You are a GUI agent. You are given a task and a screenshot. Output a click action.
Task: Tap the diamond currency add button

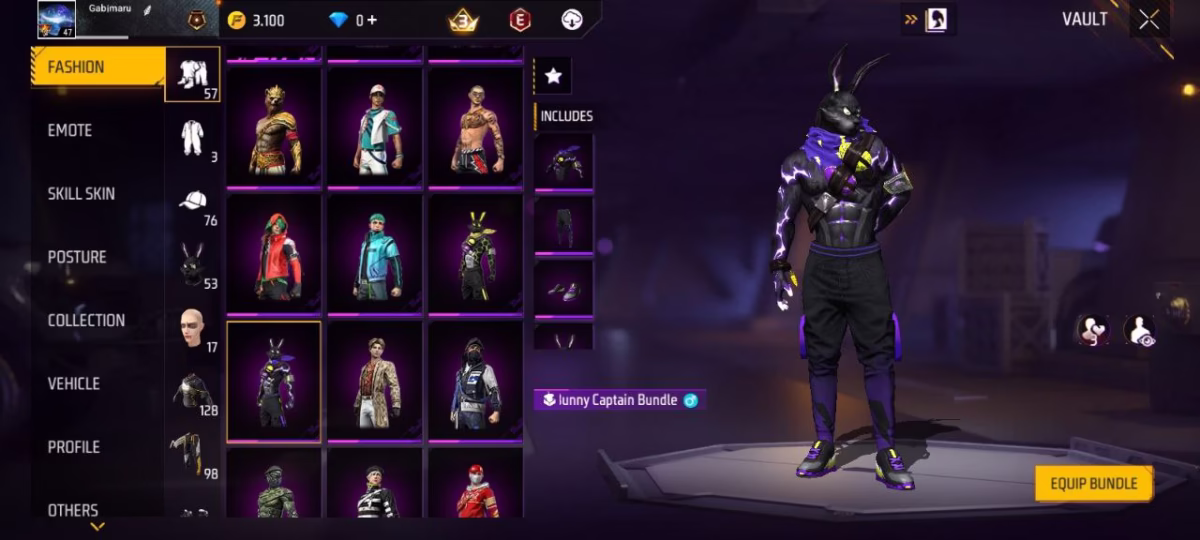click(x=373, y=20)
